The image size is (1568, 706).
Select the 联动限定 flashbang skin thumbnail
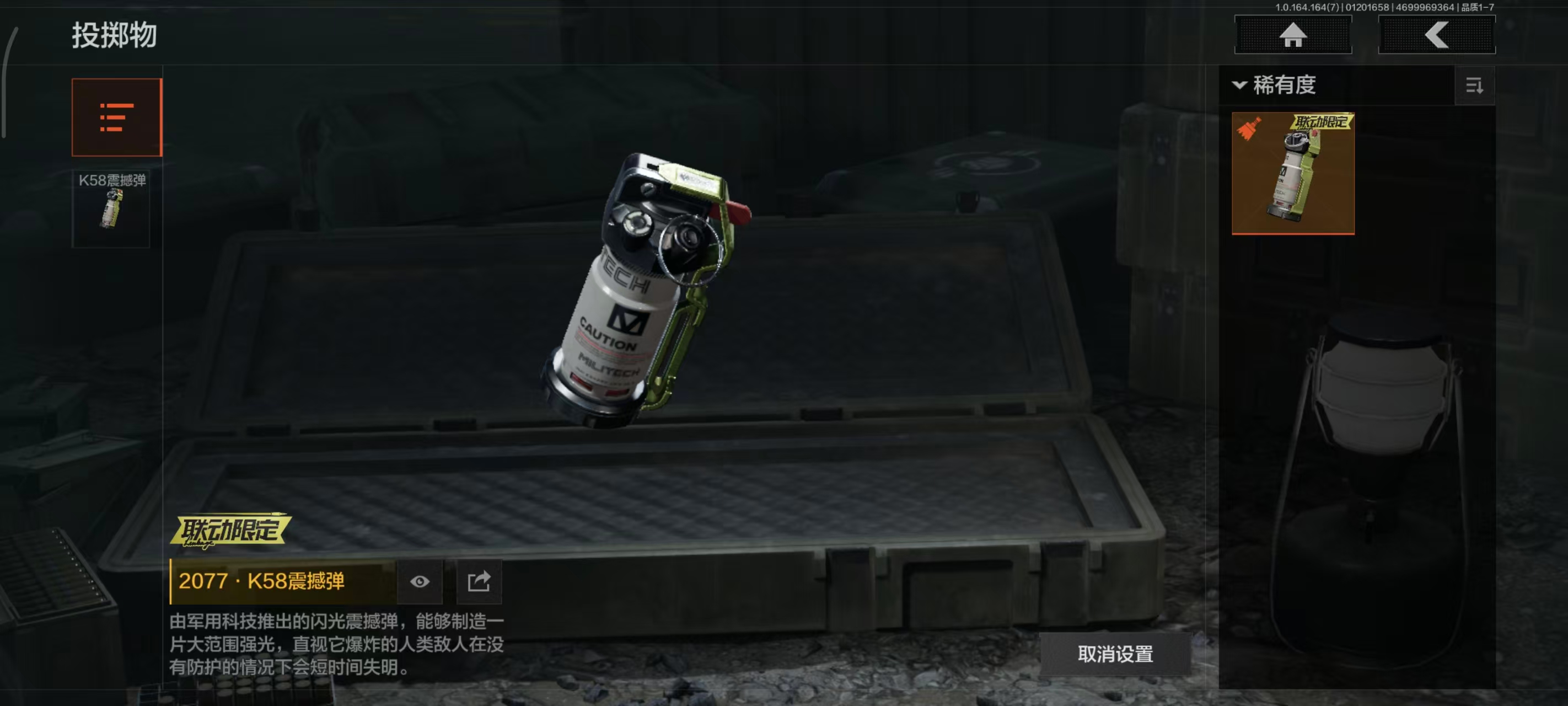point(1292,173)
